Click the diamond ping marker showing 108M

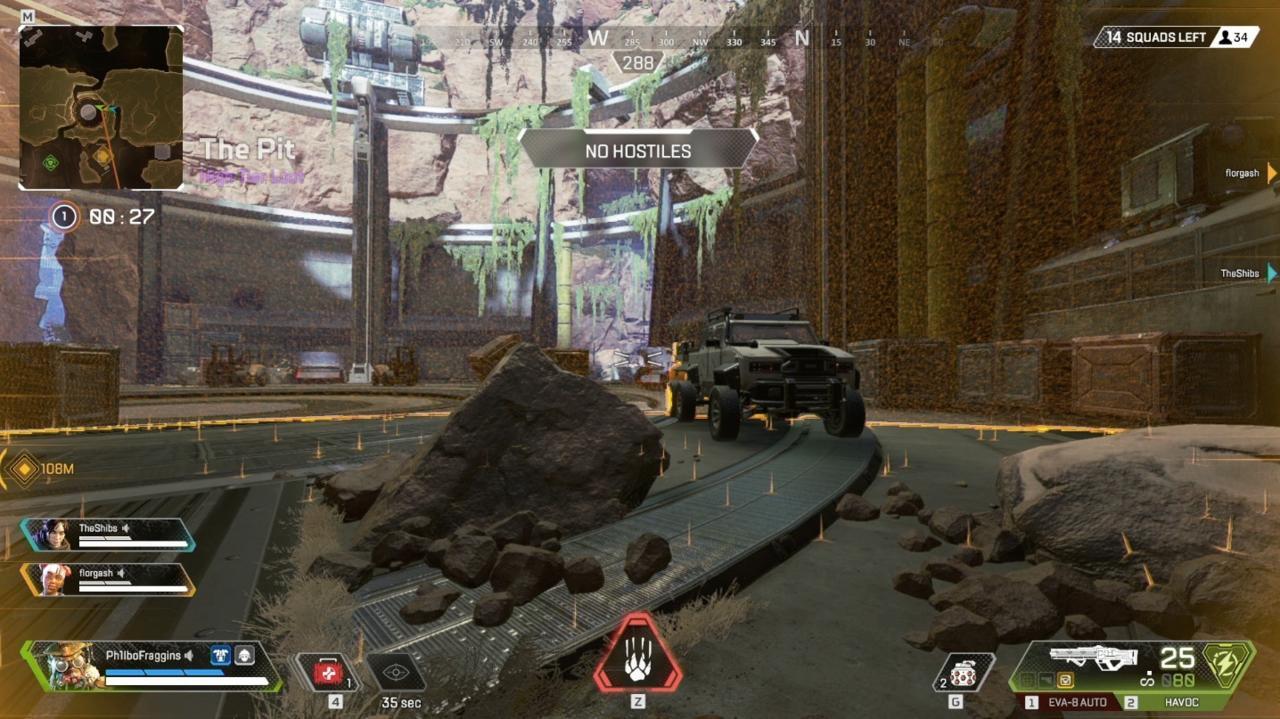[23, 469]
